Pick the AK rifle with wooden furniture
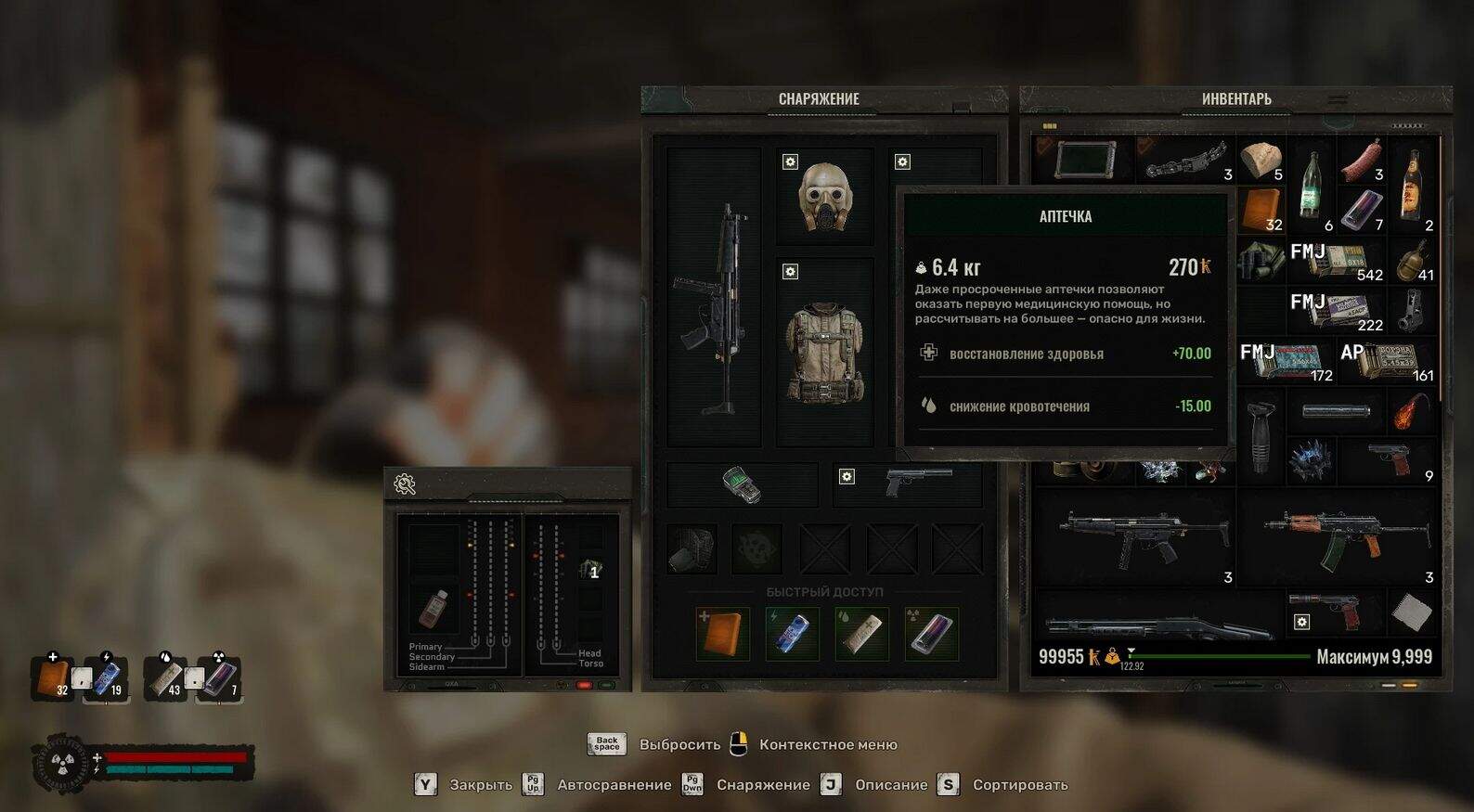This screenshot has width=1474, height=812. [1344, 536]
